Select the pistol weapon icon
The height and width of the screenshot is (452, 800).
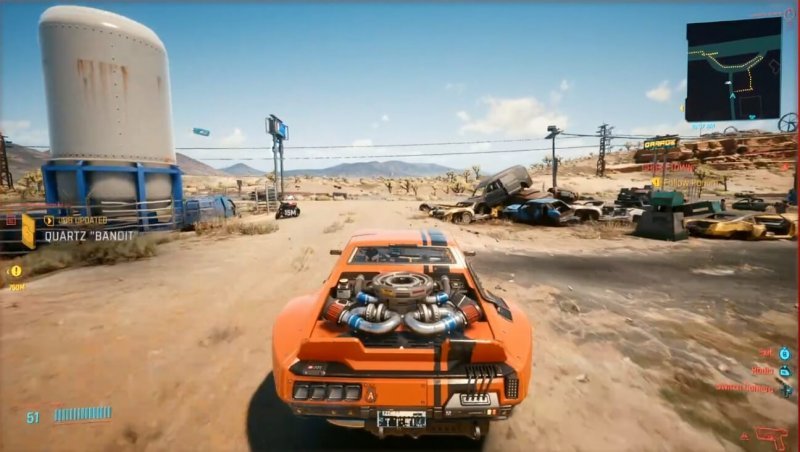coord(771,436)
